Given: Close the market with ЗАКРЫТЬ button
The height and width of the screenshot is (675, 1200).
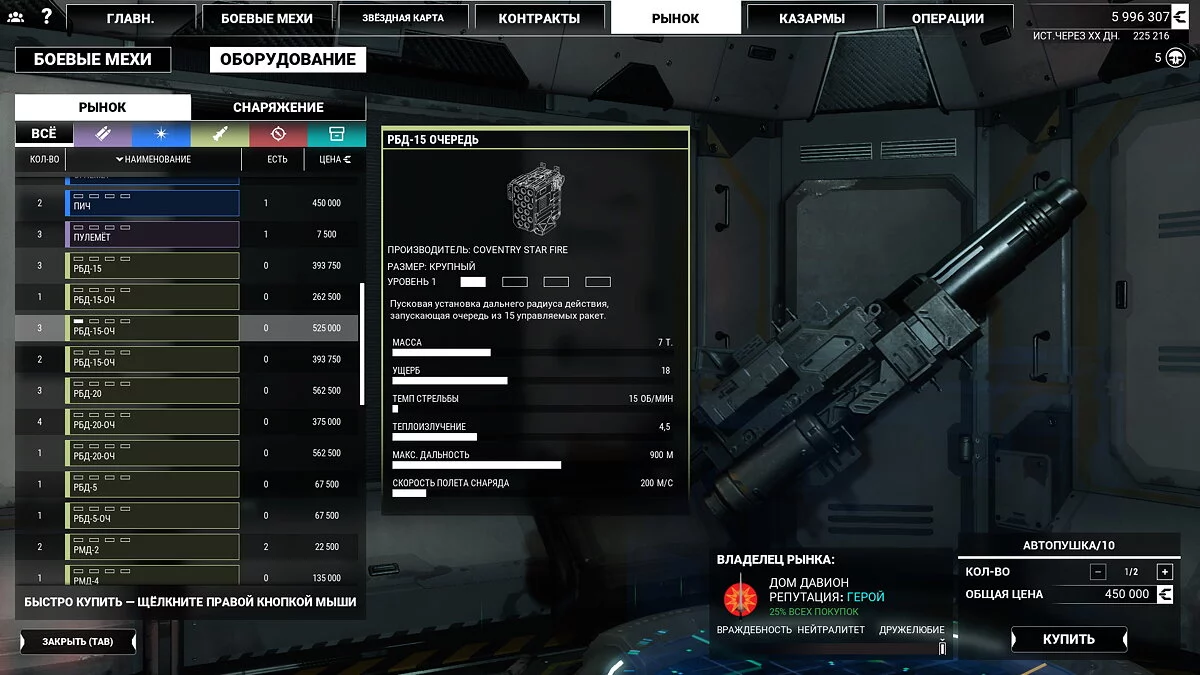Looking at the screenshot, I should [78, 641].
